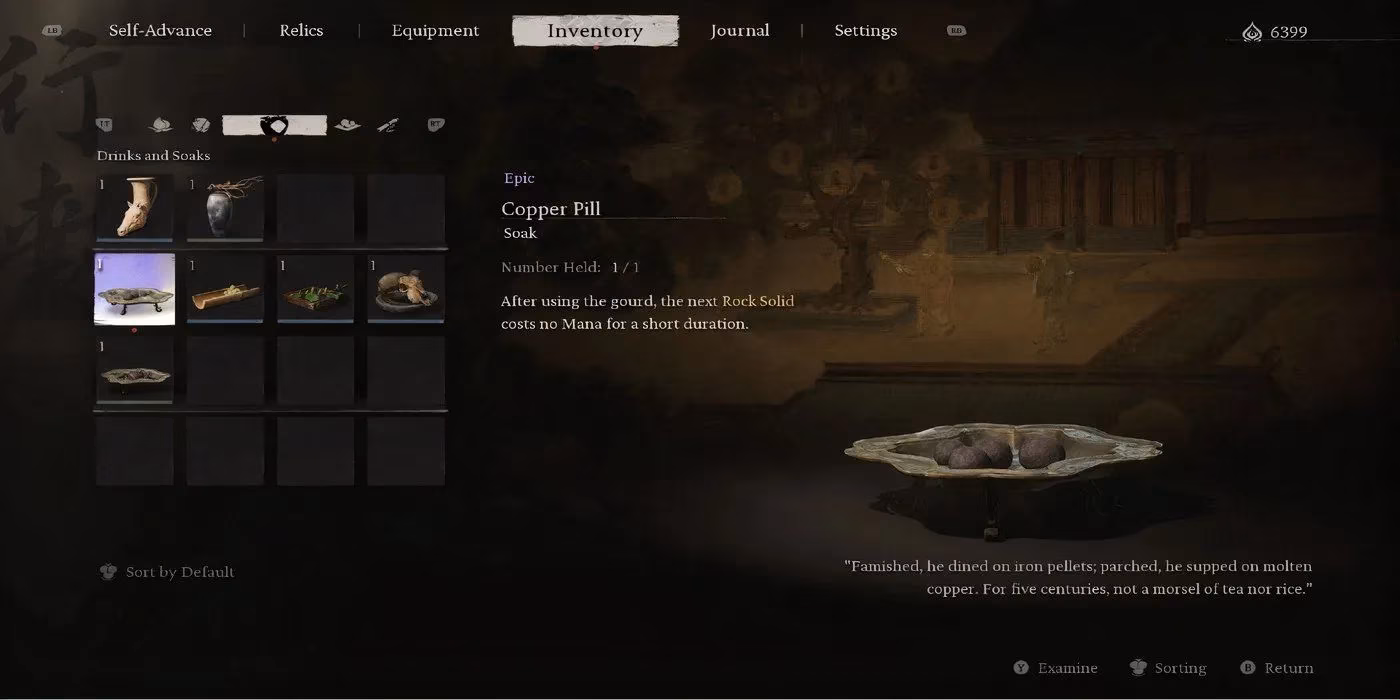Open the Drinks and Soaks gourd category
This screenshot has width=1400, height=700.
(274, 126)
